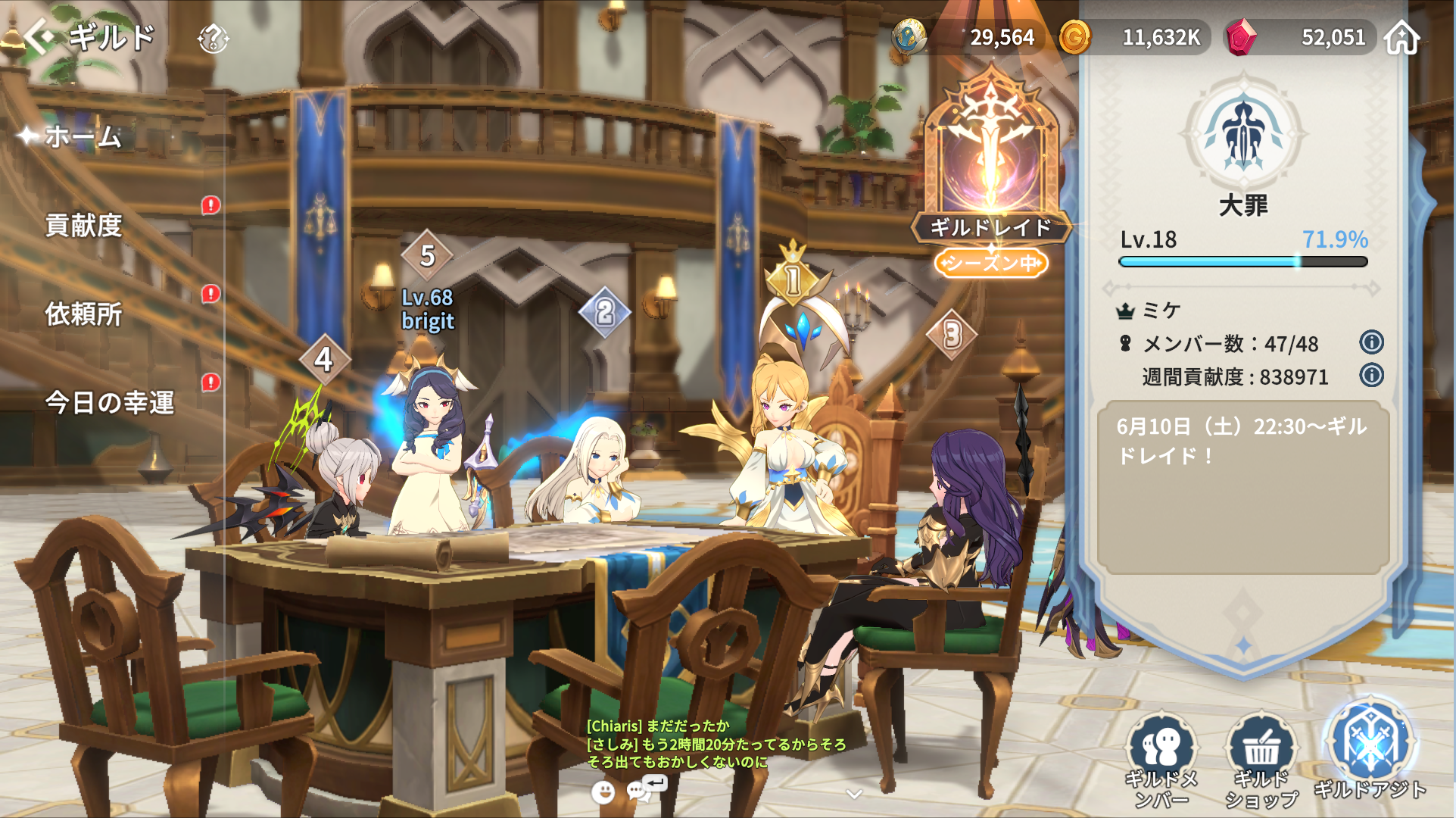Collapse the chat with the down chevron
Viewport: 1456px width, 818px height.
tap(854, 794)
